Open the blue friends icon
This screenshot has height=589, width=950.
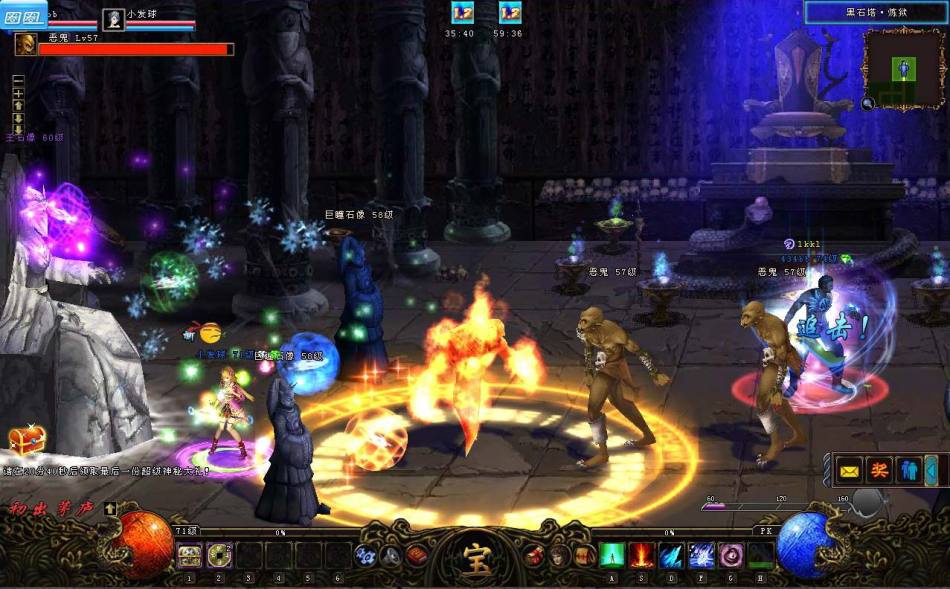coord(908,469)
